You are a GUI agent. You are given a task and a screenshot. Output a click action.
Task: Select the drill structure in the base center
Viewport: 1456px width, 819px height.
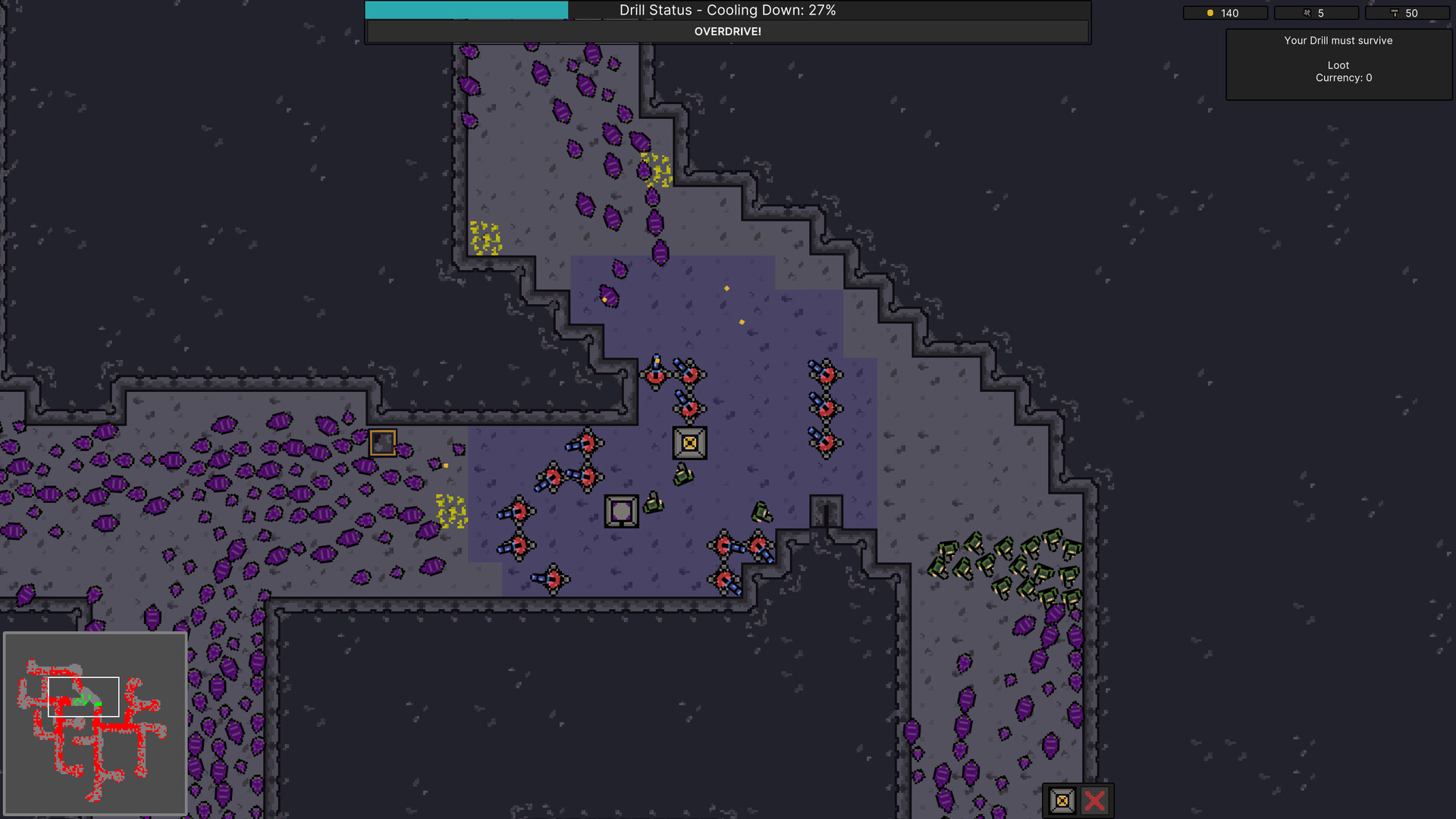pyautogui.click(x=621, y=510)
